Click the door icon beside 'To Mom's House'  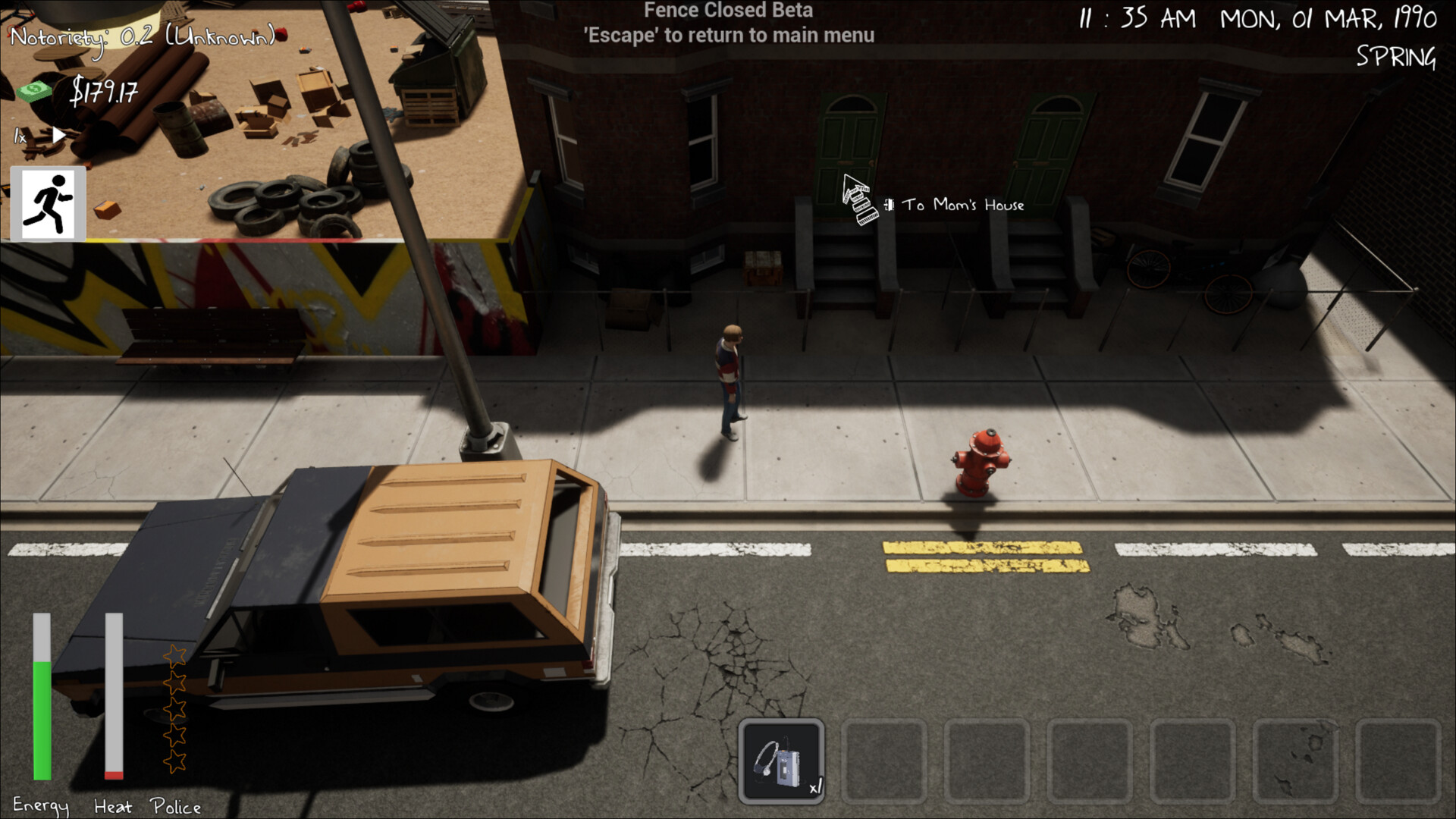point(888,205)
